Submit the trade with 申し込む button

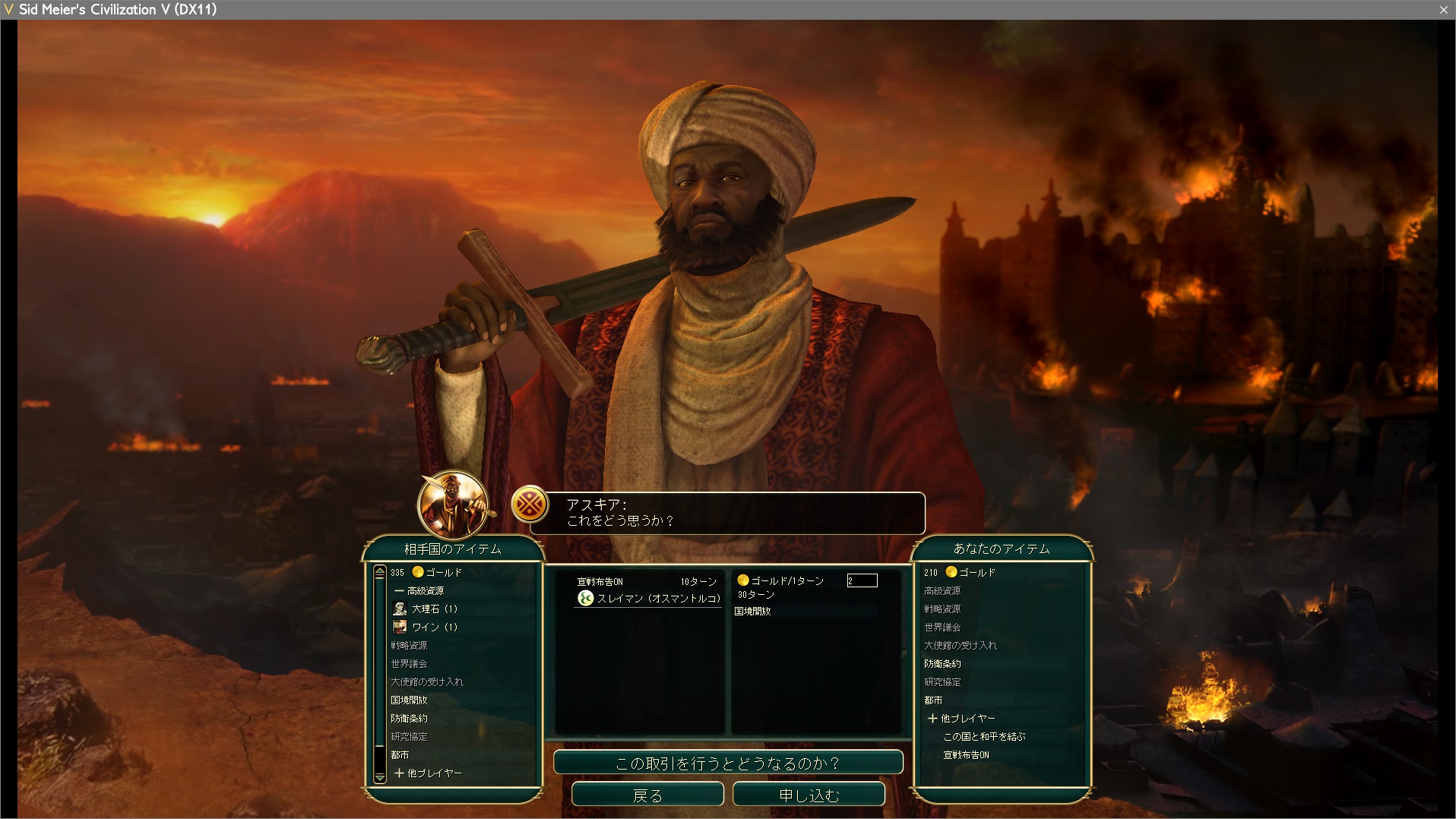click(809, 795)
